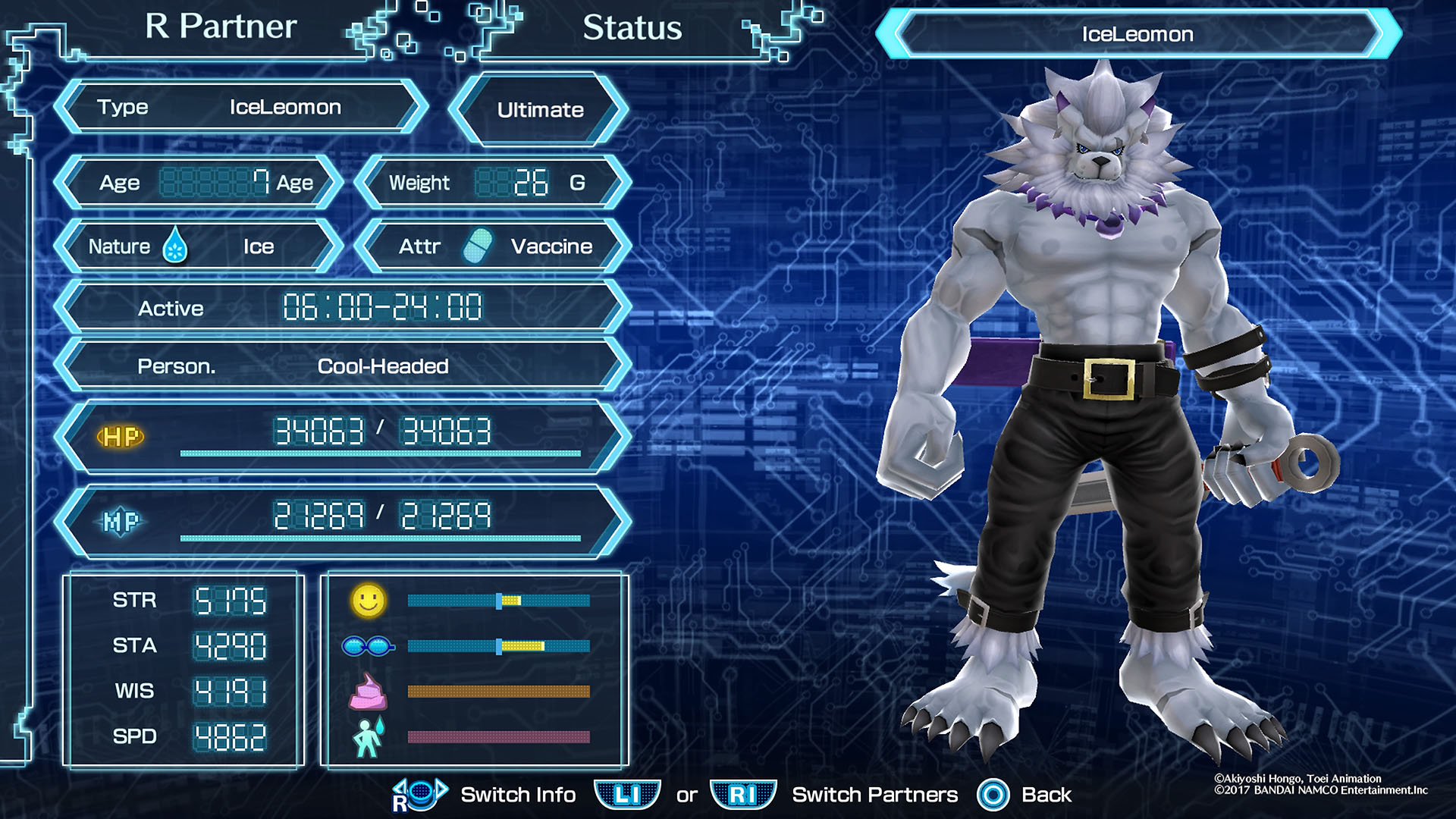1456x819 pixels.
Task: Click the pink poop gauge icon
Action: click(368, 692)
